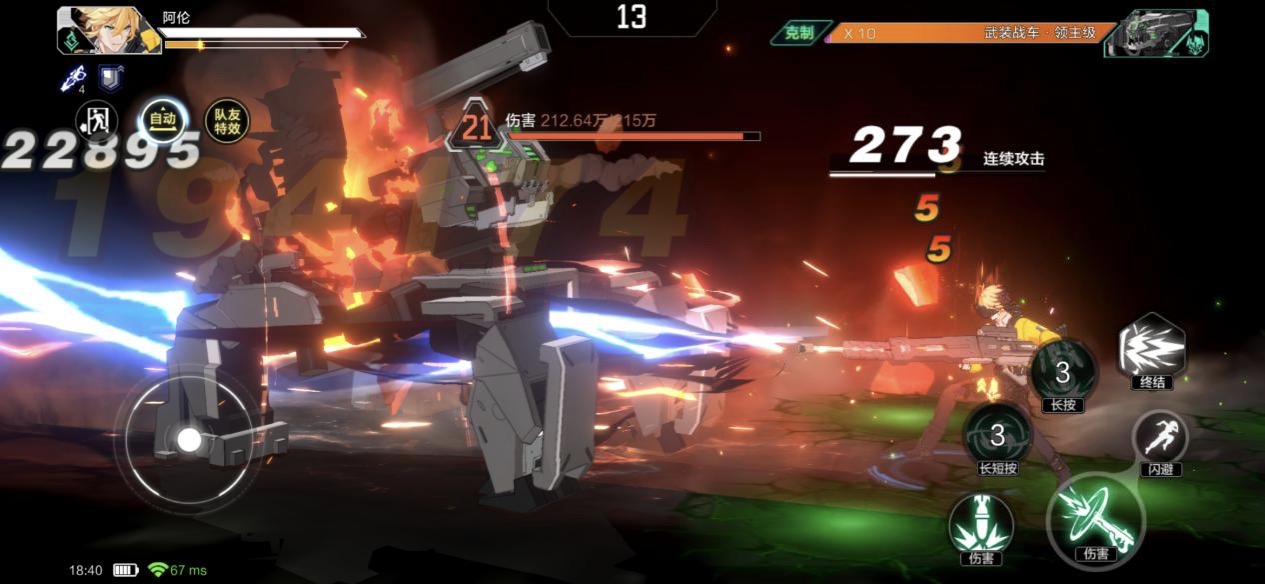
Task: Toggle the 自动 auto-battle button
Action: point(162,120)
